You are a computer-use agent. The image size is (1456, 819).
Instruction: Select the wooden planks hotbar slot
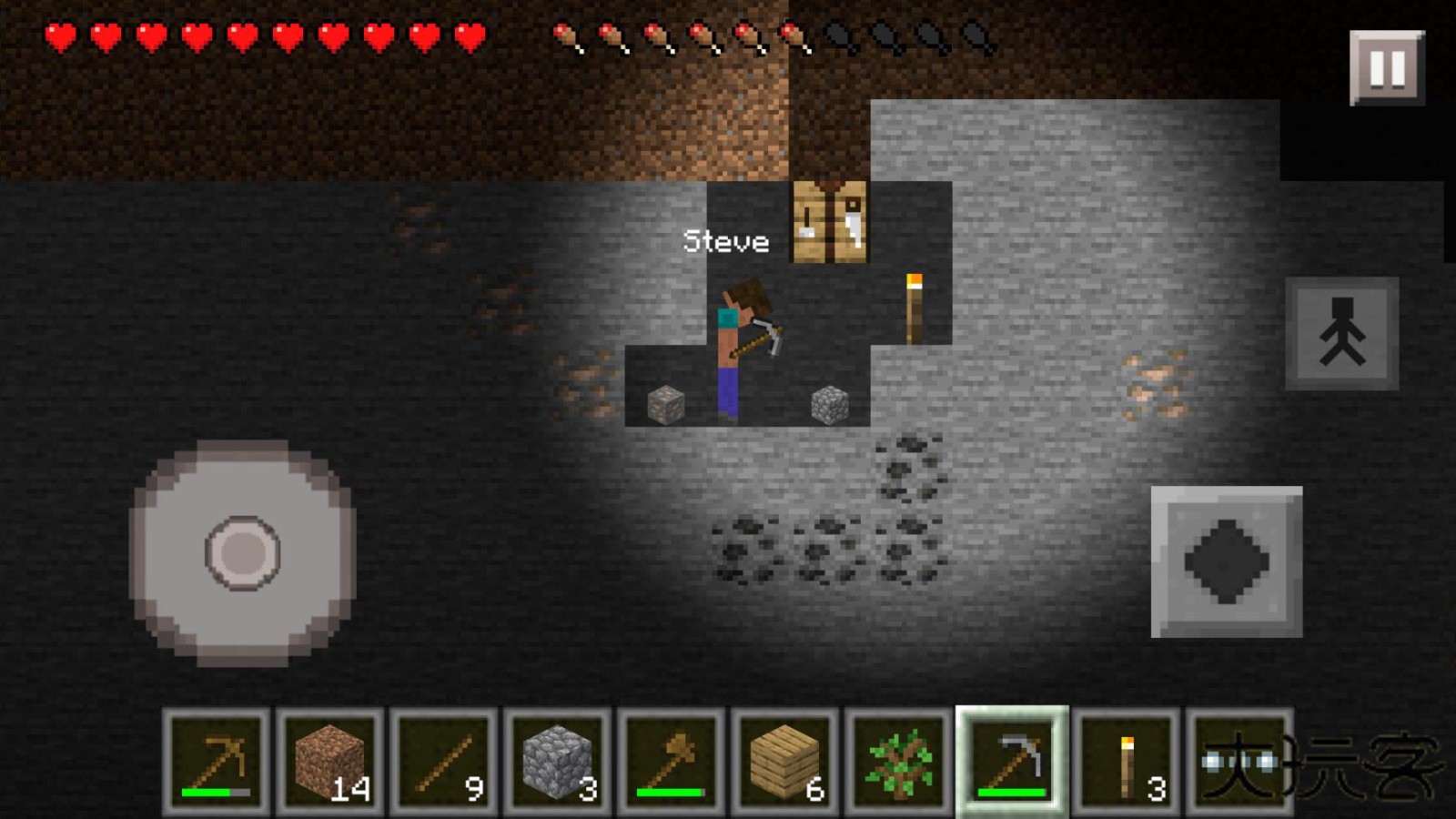(x=785, y=762)
